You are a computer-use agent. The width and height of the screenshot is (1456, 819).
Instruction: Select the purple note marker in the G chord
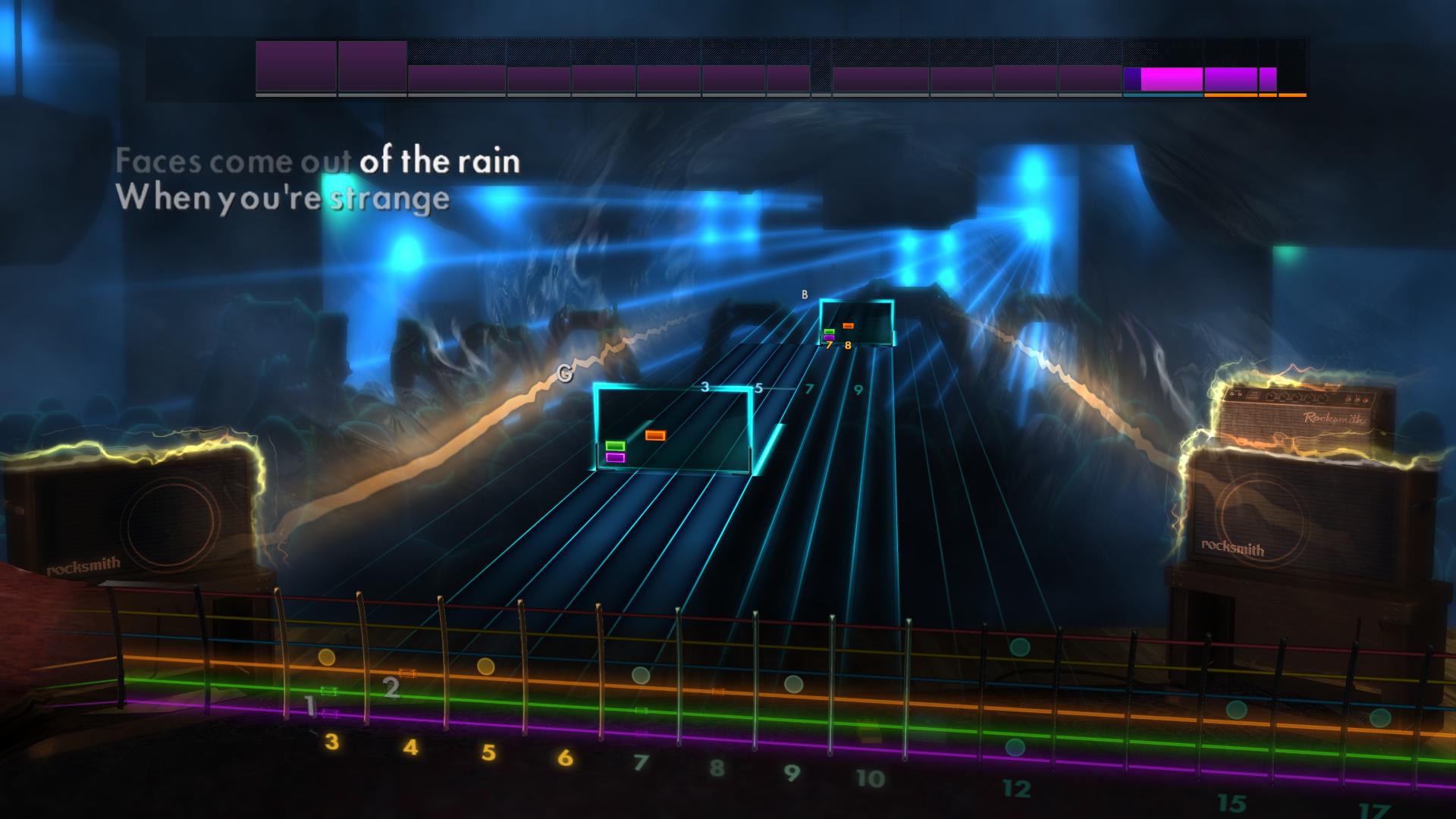(x=616, y=457)
